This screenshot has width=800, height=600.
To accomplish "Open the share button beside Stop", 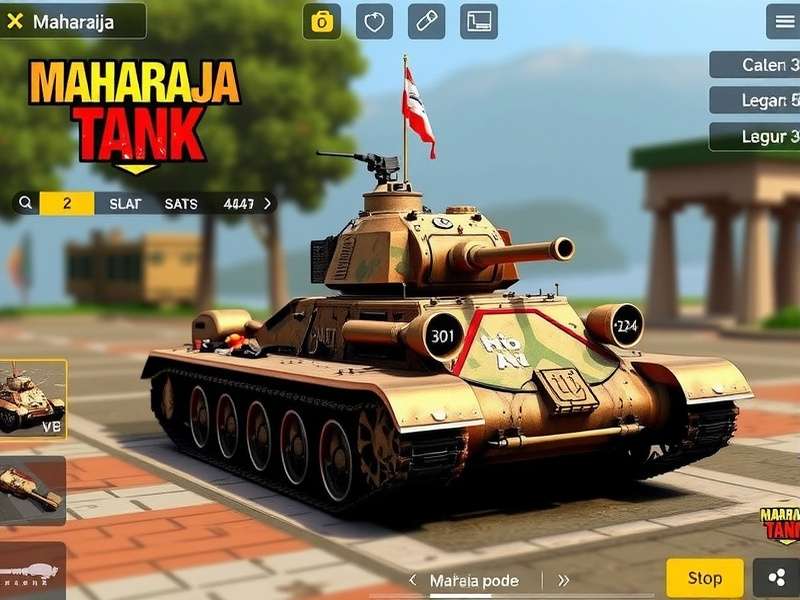I will click(776, 578).
